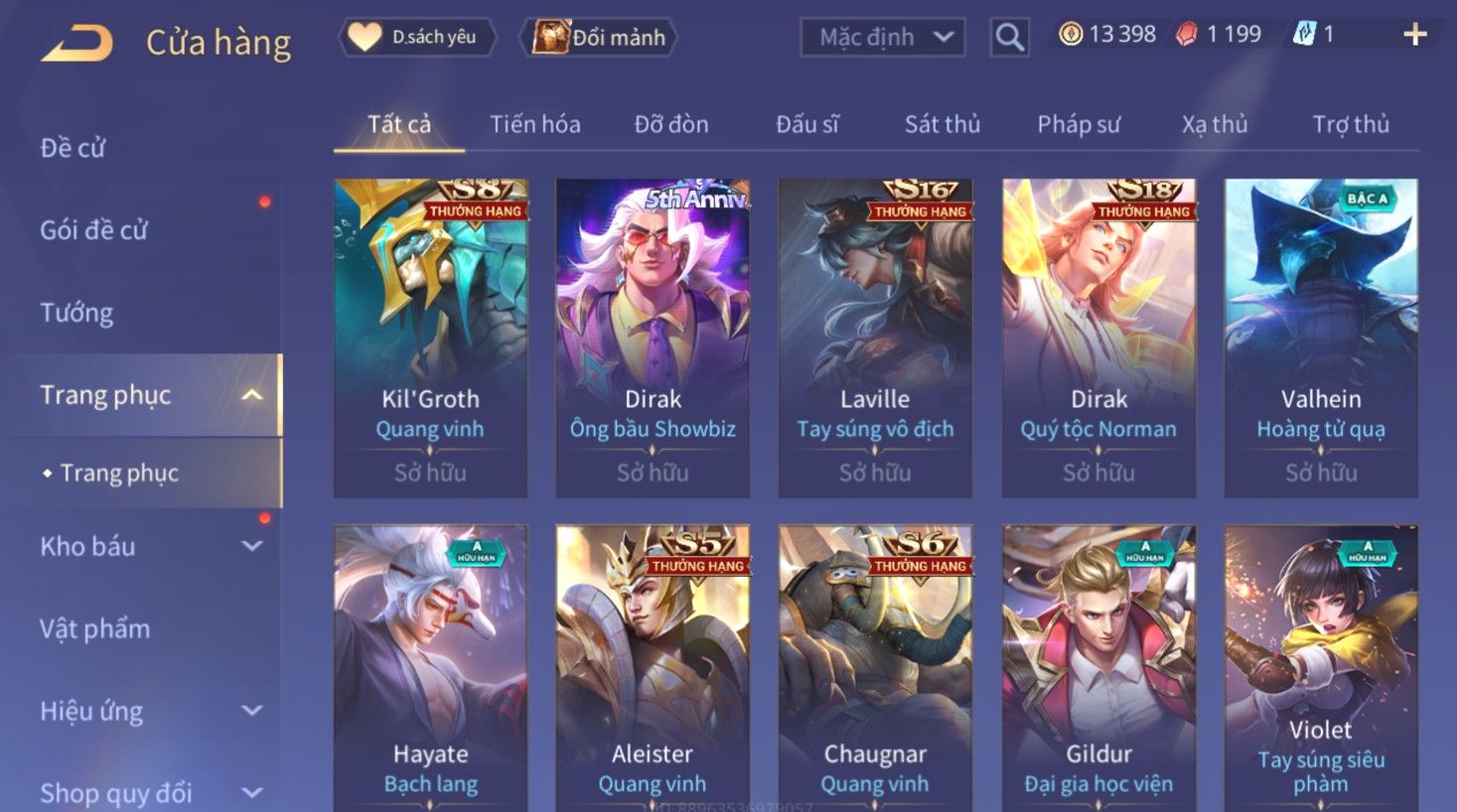The height and width of the screenshot is (812, 1457).
Task: Open the Đề cử menu entry
Action: click(x=73, y=148)
